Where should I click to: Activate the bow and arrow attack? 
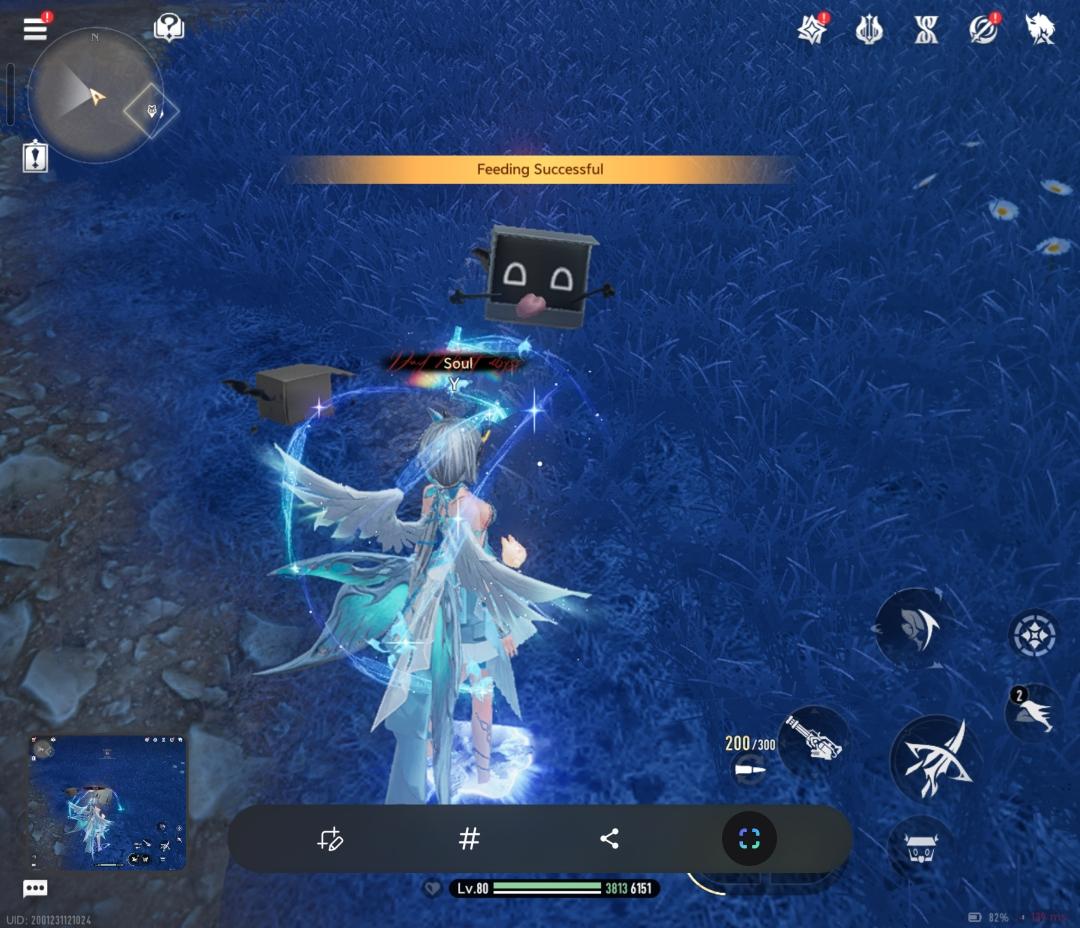[x=935, y=757]
